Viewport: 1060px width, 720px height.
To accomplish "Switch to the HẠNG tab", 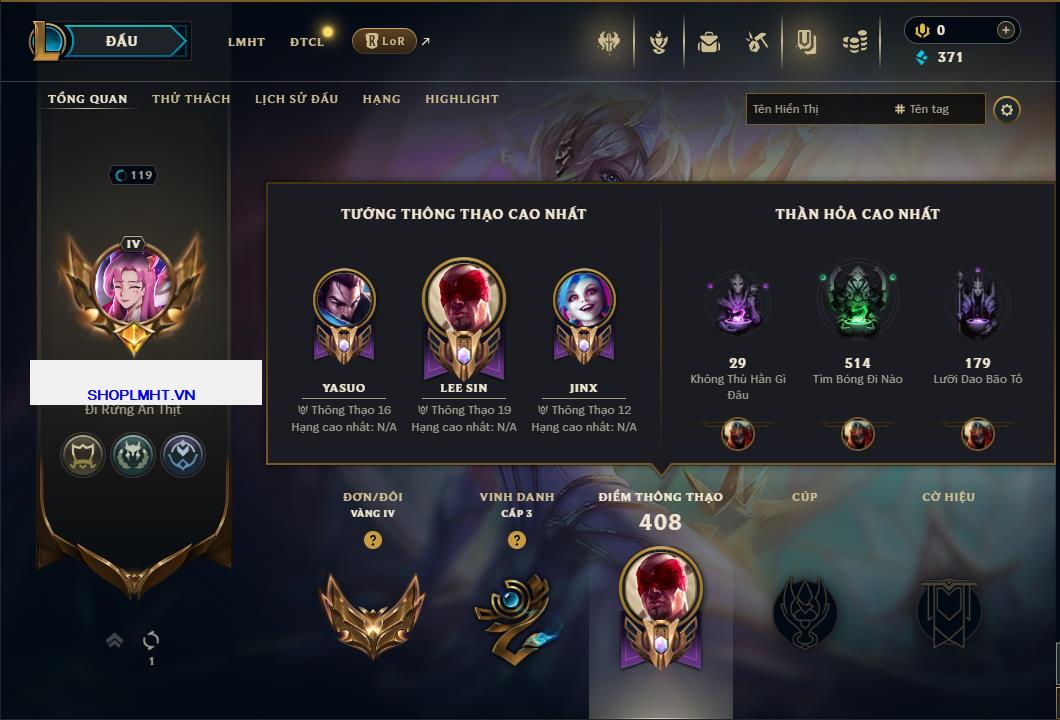I will (x=381, y=99).
